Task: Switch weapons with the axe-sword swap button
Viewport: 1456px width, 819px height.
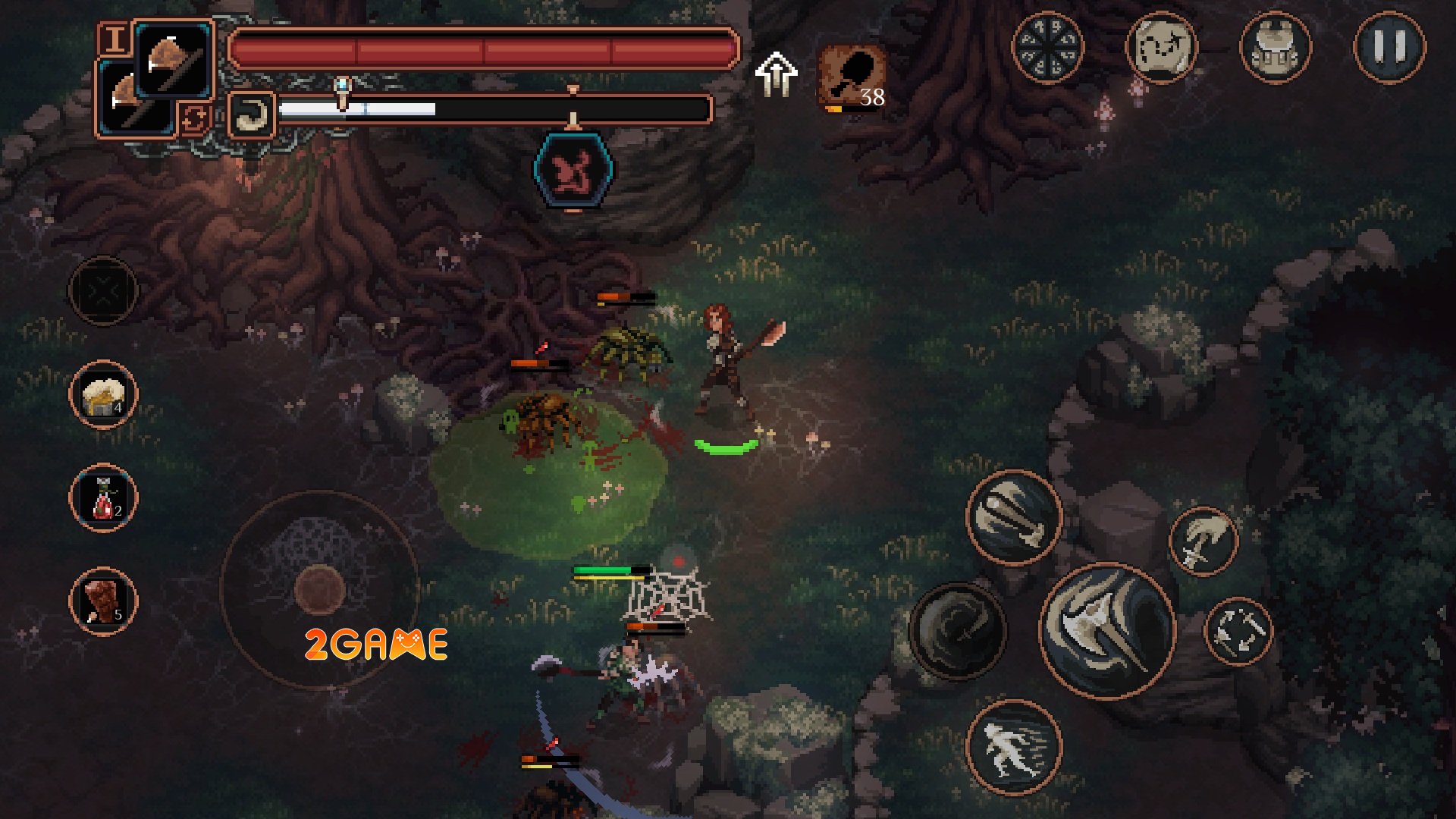Action: 1238,631
